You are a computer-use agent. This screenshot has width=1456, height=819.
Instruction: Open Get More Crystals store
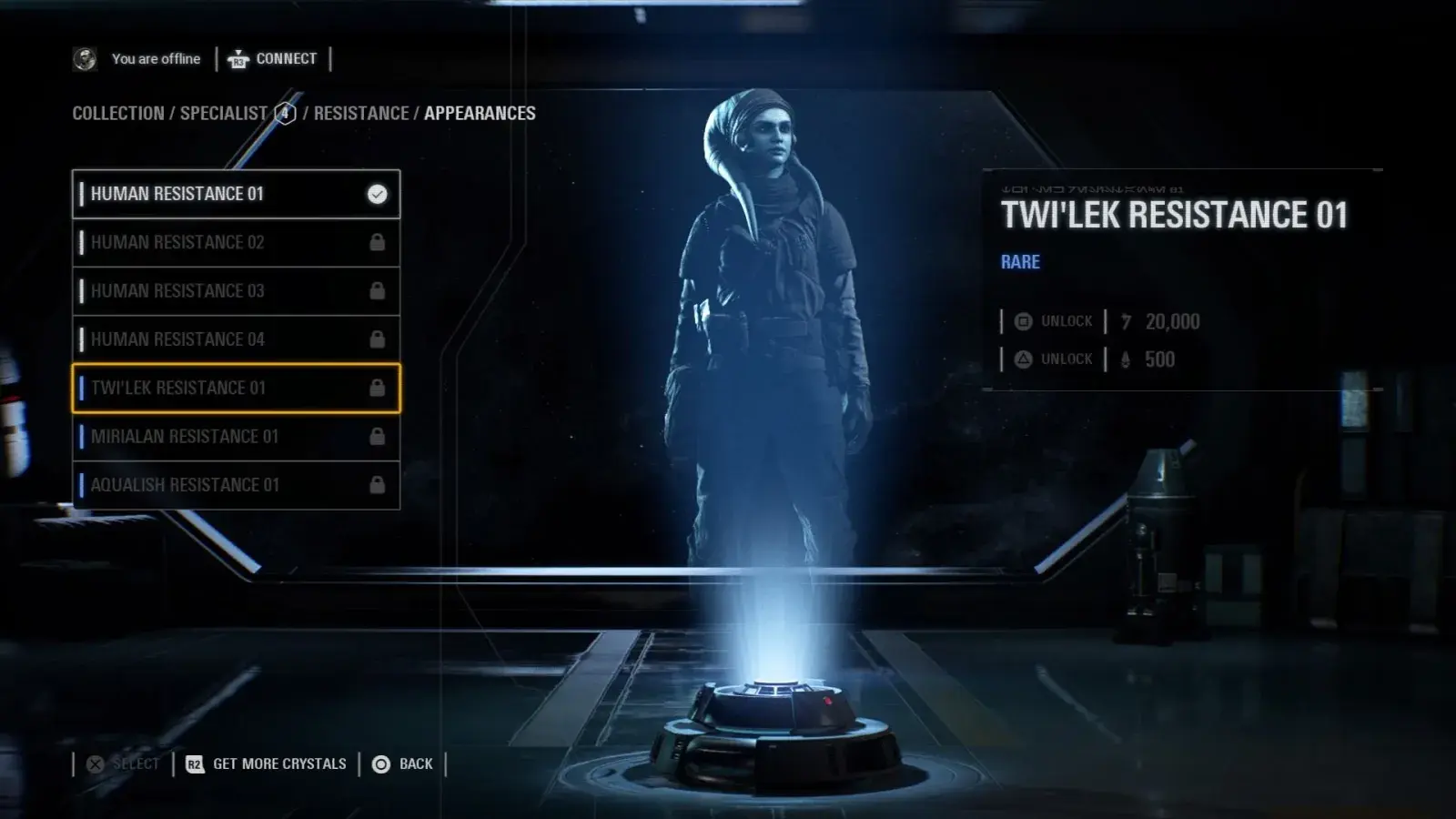coord(267,764)
